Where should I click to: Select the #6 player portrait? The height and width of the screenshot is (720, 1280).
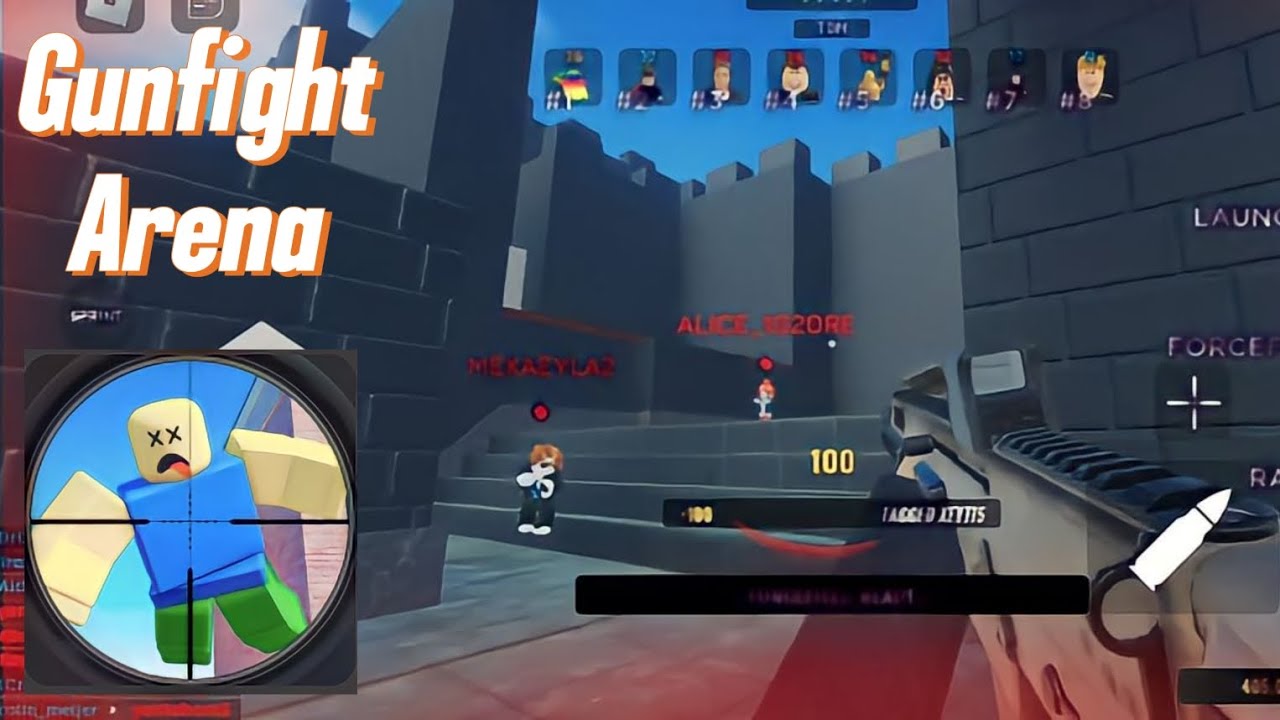942,77
